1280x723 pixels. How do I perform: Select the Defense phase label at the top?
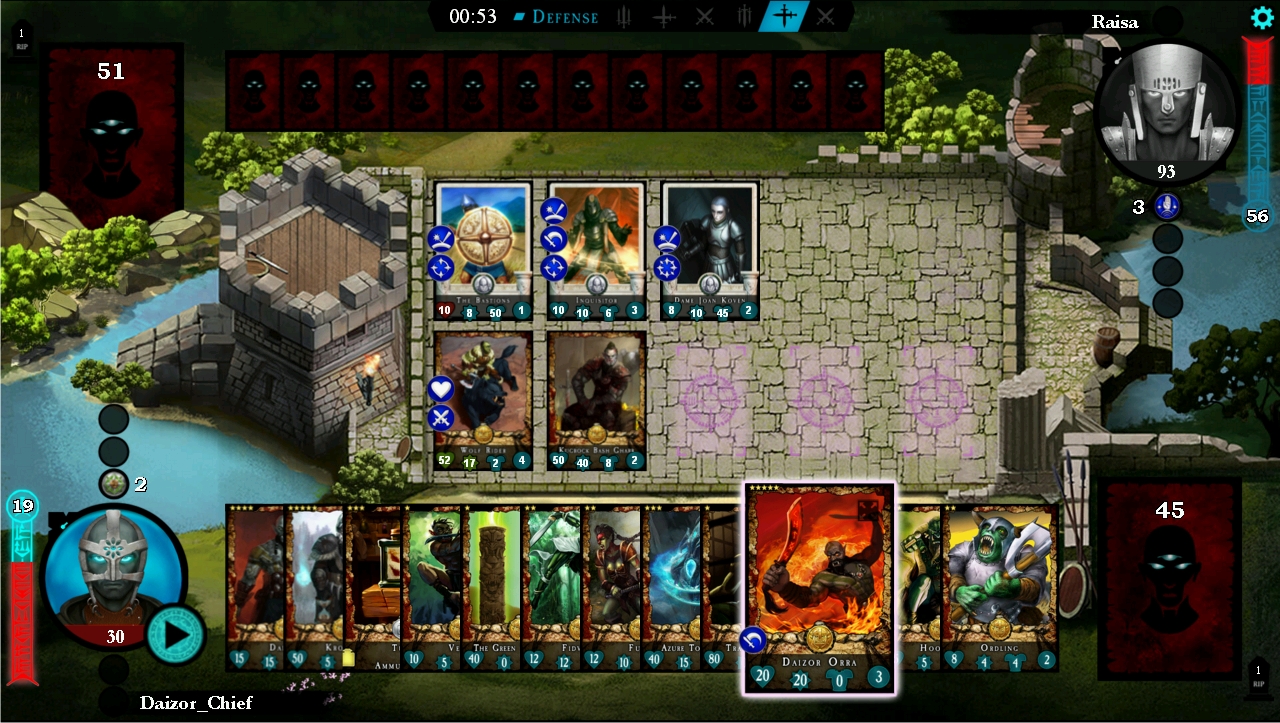coord(568,16)
